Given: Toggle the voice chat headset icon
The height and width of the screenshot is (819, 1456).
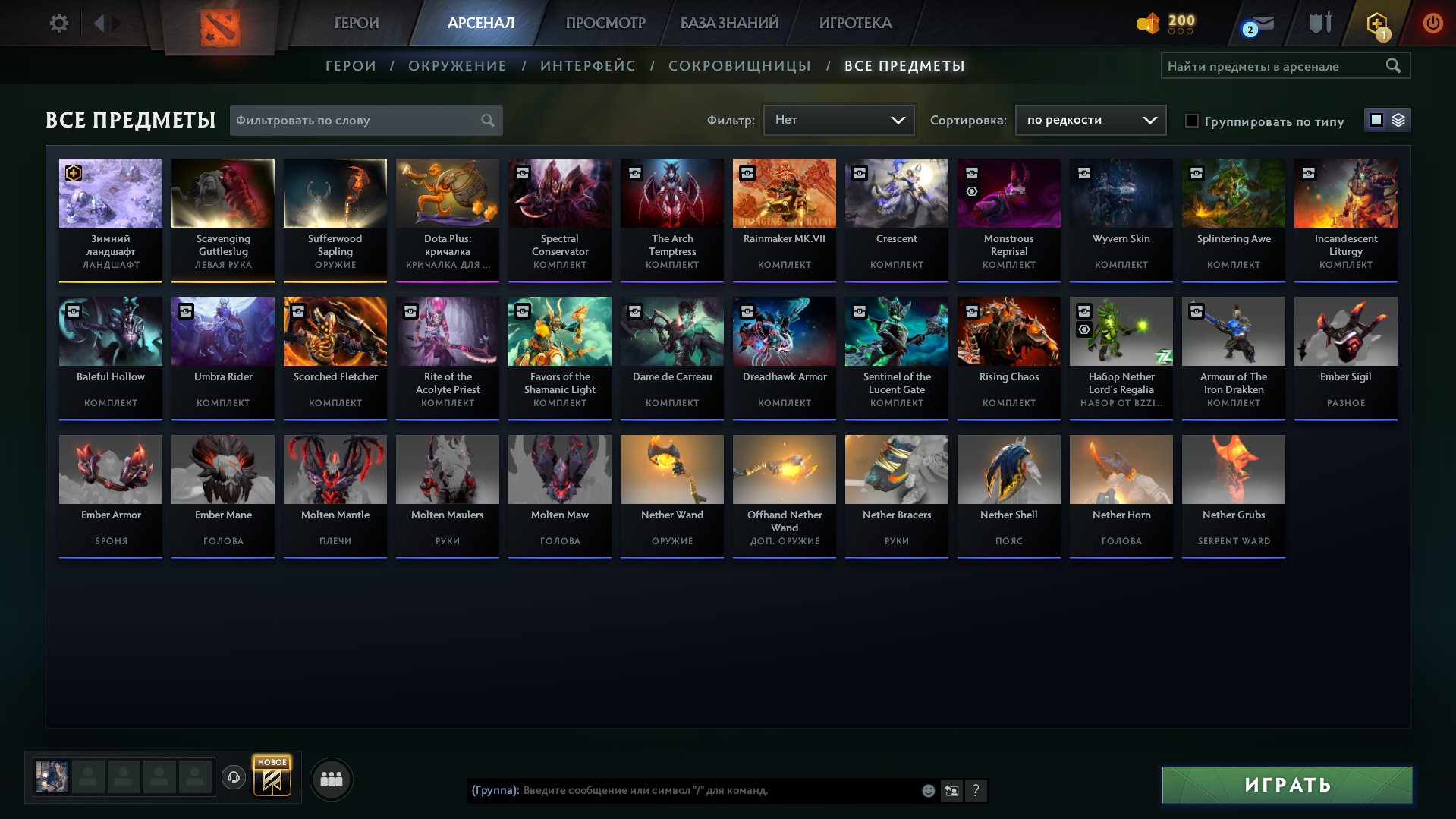Looking at the screenshot, I should click(234, 777).
